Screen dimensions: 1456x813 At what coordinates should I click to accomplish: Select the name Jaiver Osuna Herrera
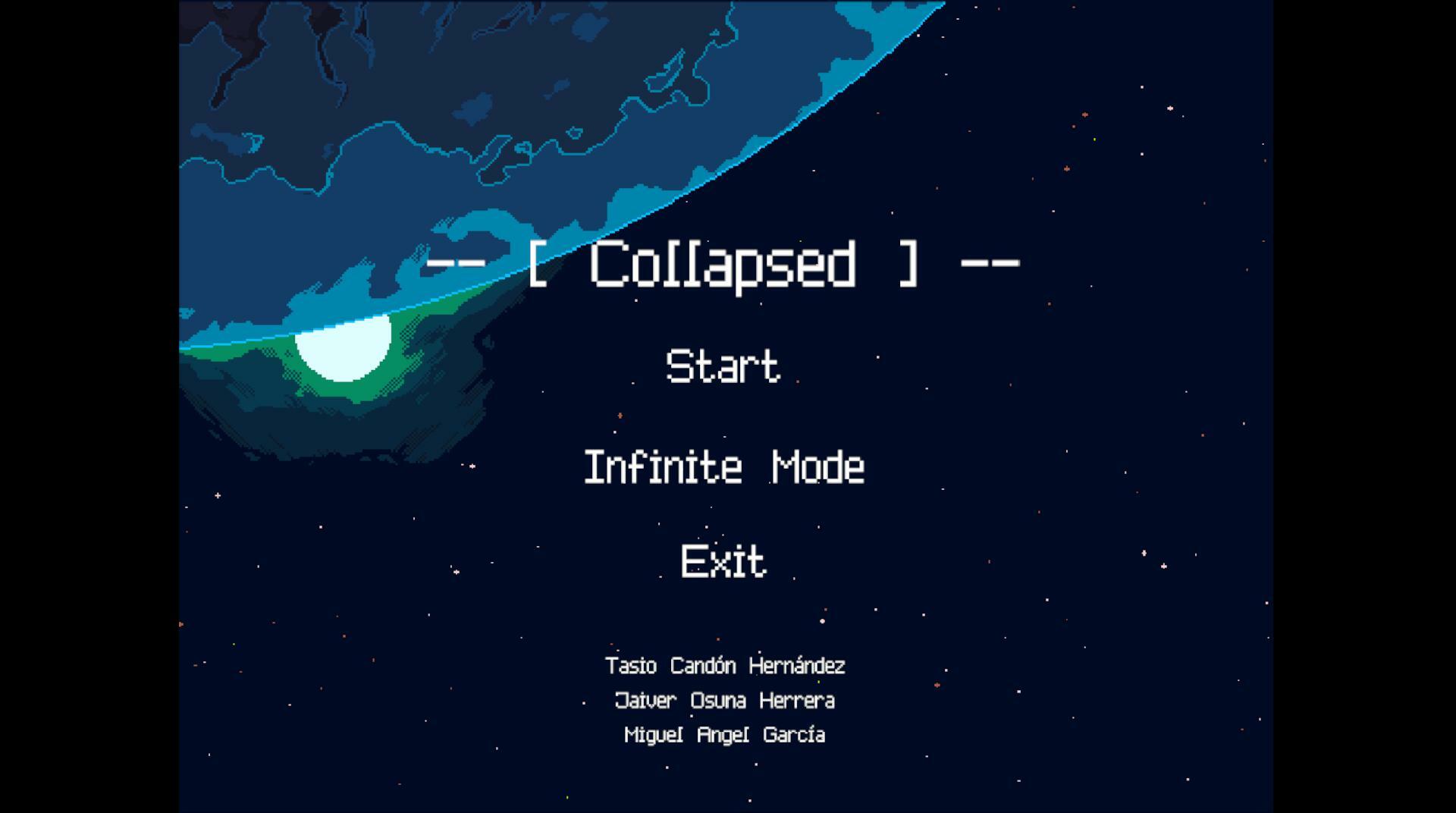(x=724, y=701)
